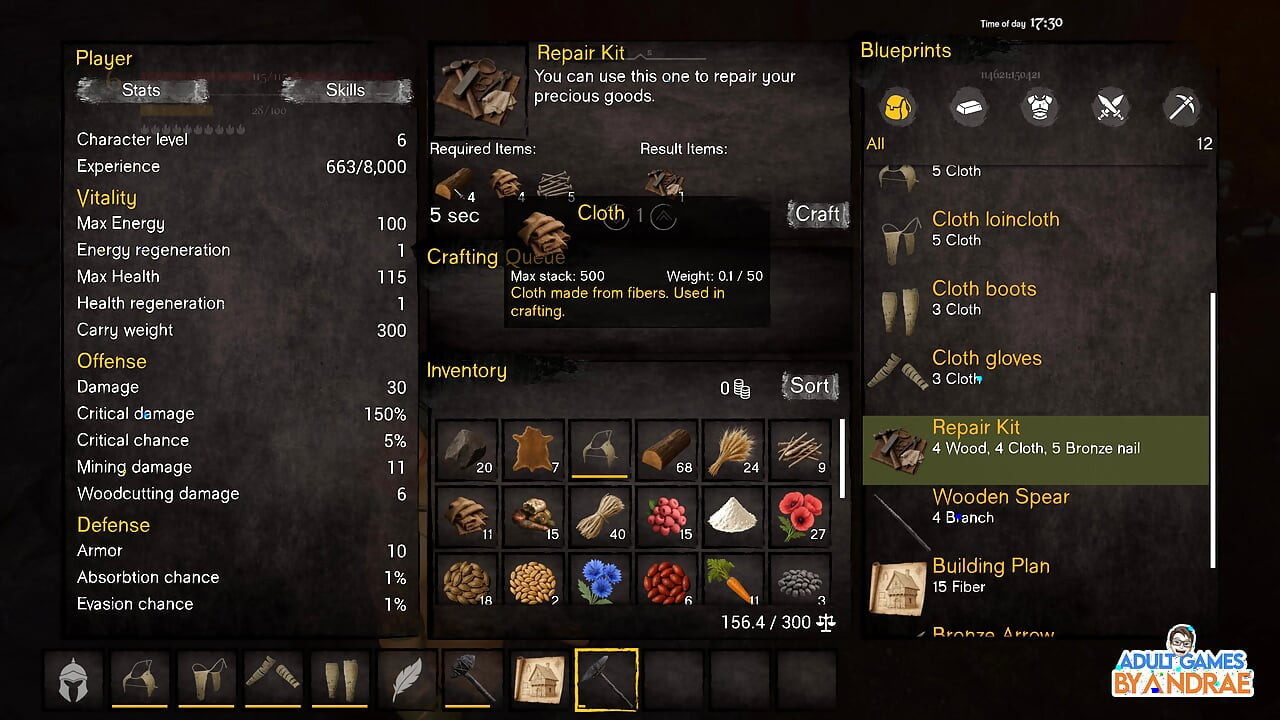Select the Cloth gloves blueprint
This screenshot has width=1280, height=720.
click(986, 367)
